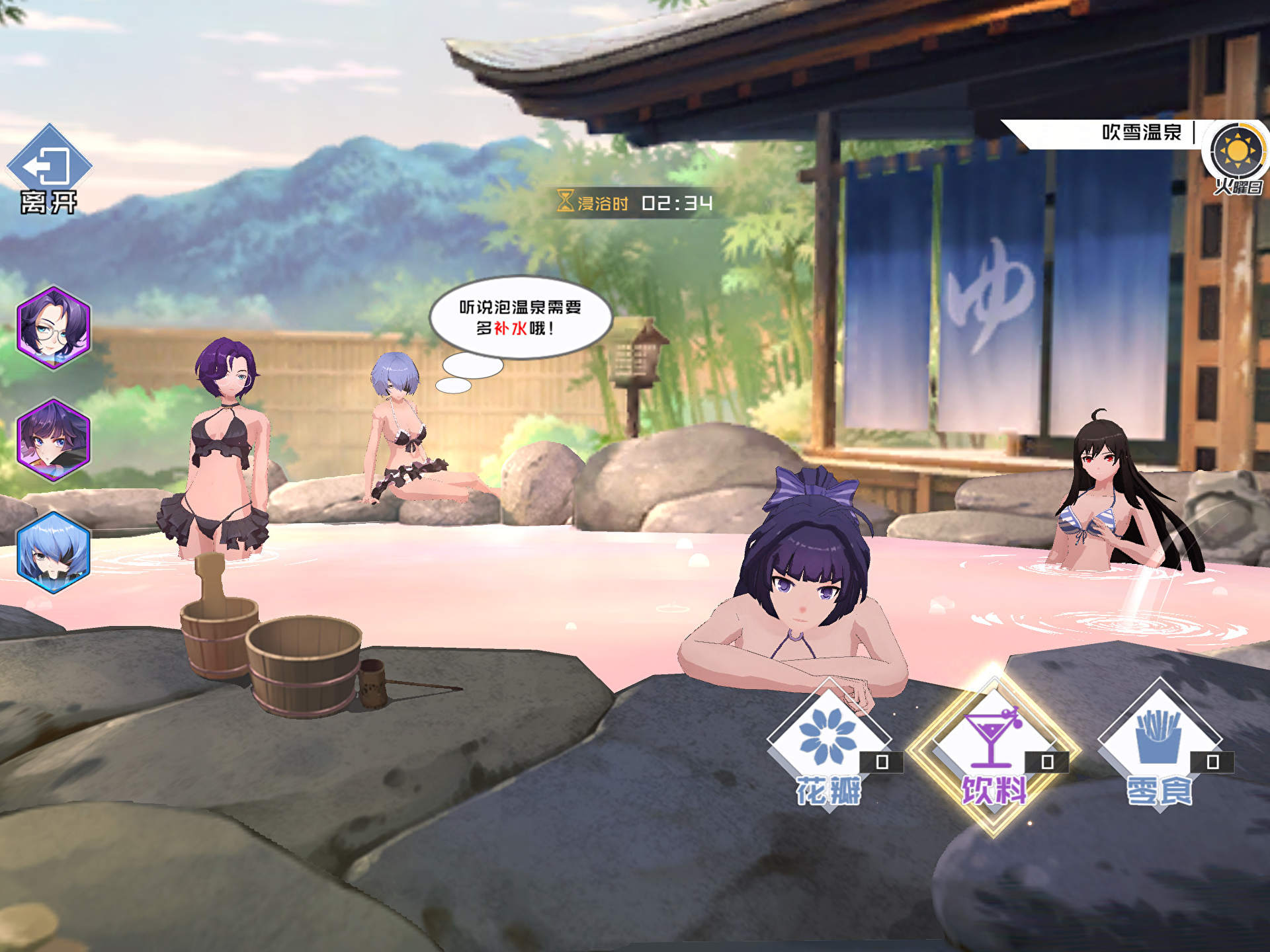Image resolution: width=1270 pixels, height=952 pixels.
Task: Use the 花瓣 petals item
Action: tap(828, 744)
